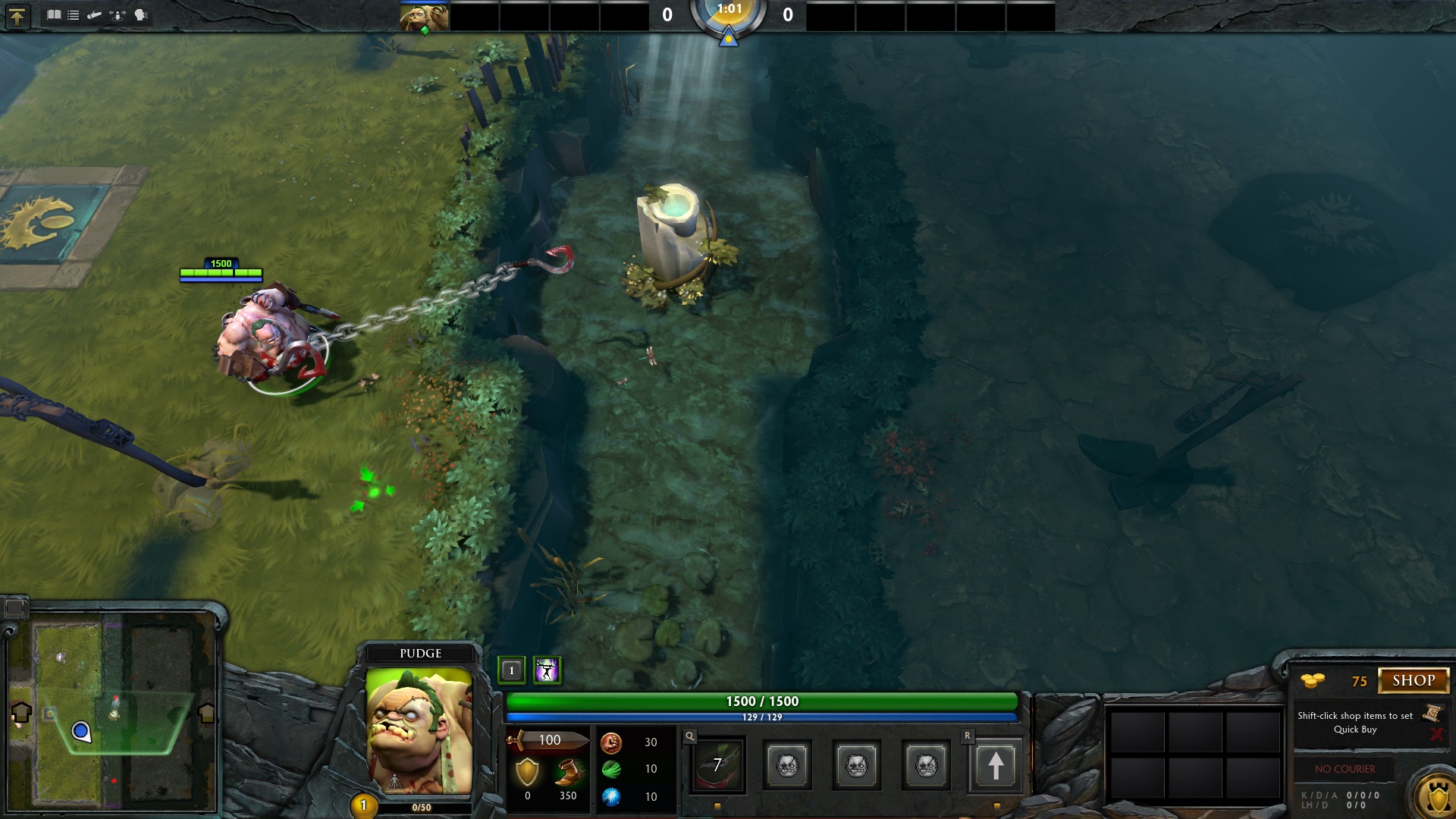Show the scoreboard list icon
The image size is (1456, 819).
click(74, 14)
